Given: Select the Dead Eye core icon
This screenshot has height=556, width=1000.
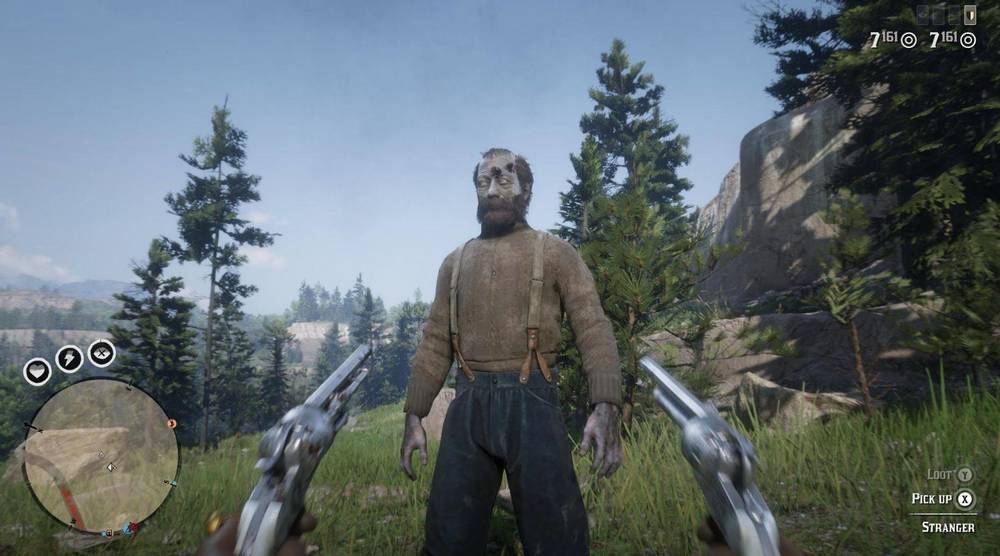Looking at the screenshot, I should (101, 353).
